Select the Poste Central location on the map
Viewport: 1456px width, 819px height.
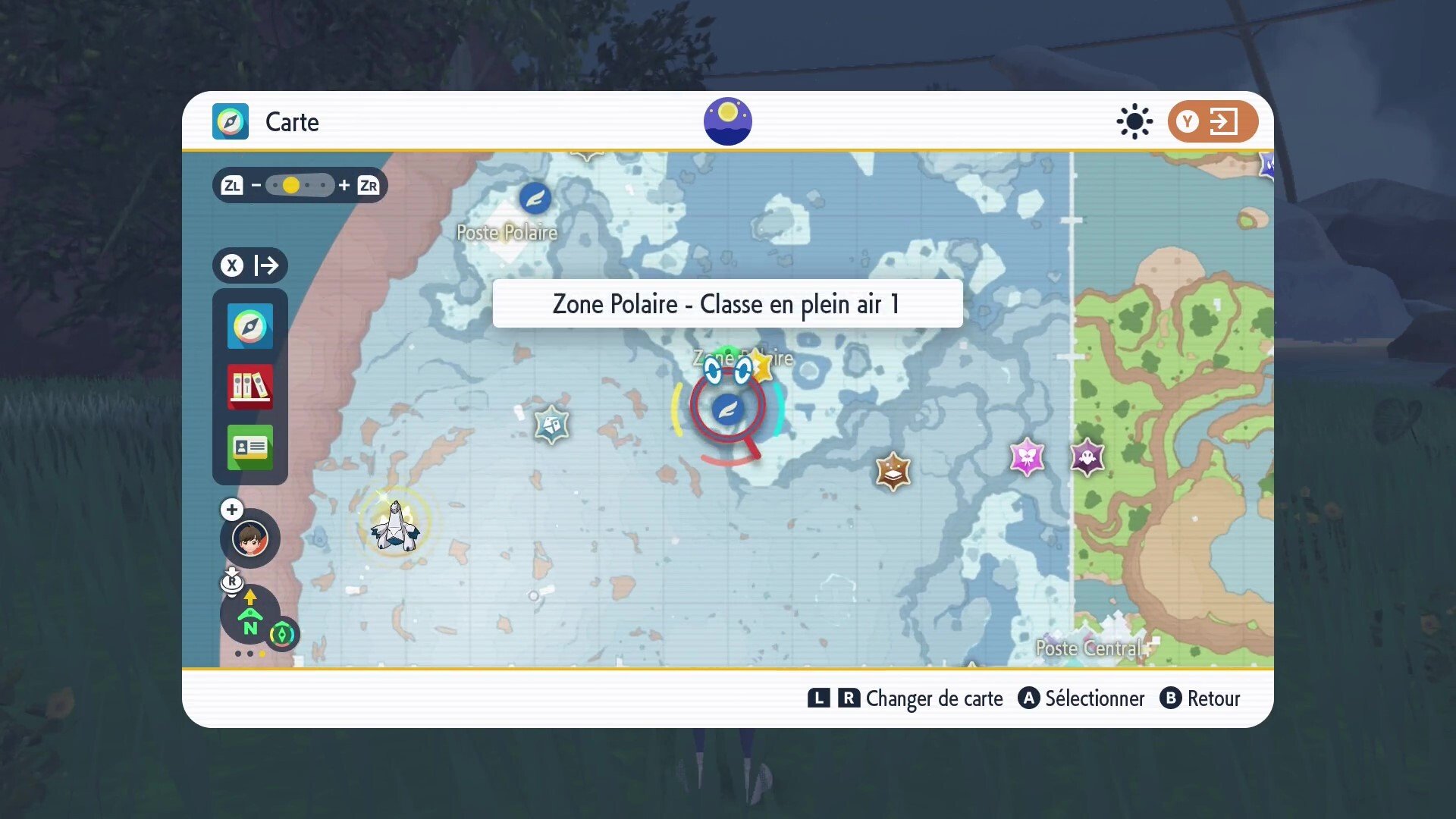[x=1089, y=648]
